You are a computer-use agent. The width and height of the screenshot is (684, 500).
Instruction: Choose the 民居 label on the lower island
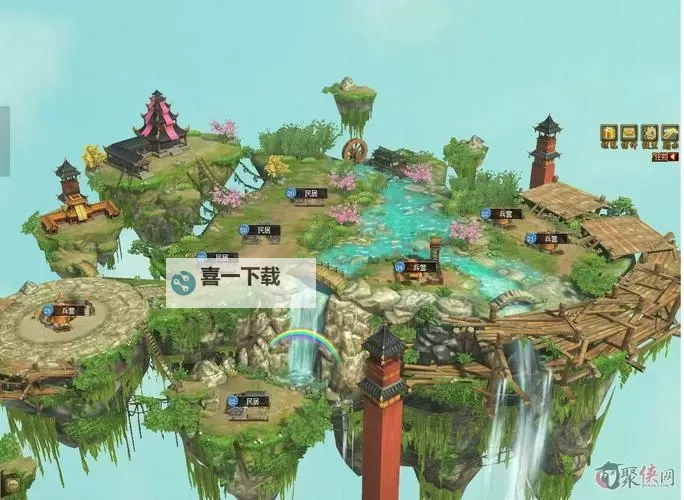click(x=250, y=401)
